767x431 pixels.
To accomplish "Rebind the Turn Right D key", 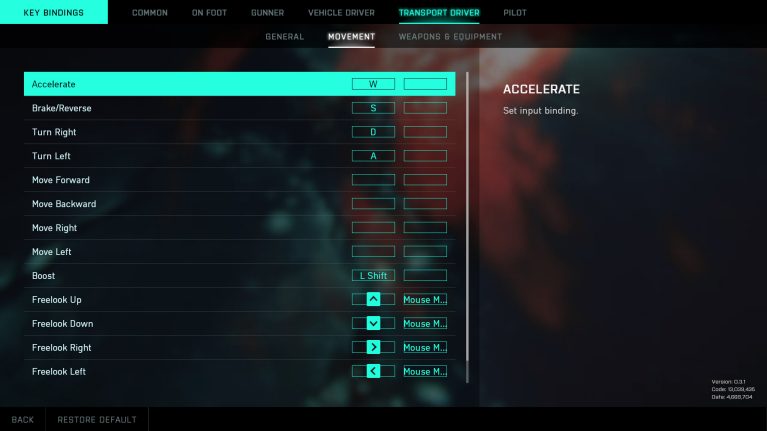I will pos(373,132).
